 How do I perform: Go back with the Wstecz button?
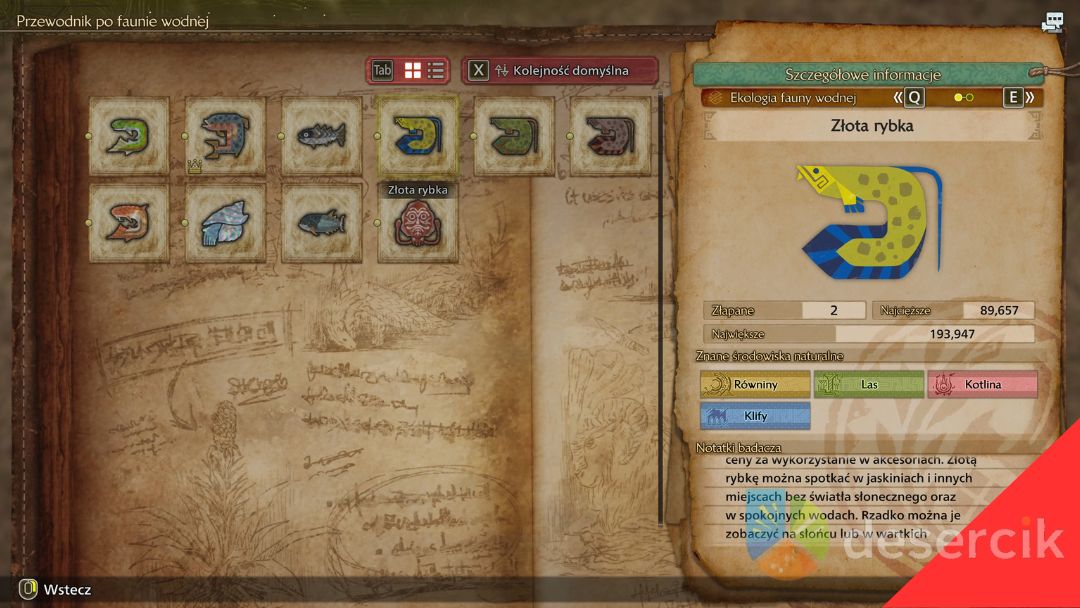point(56,590)
